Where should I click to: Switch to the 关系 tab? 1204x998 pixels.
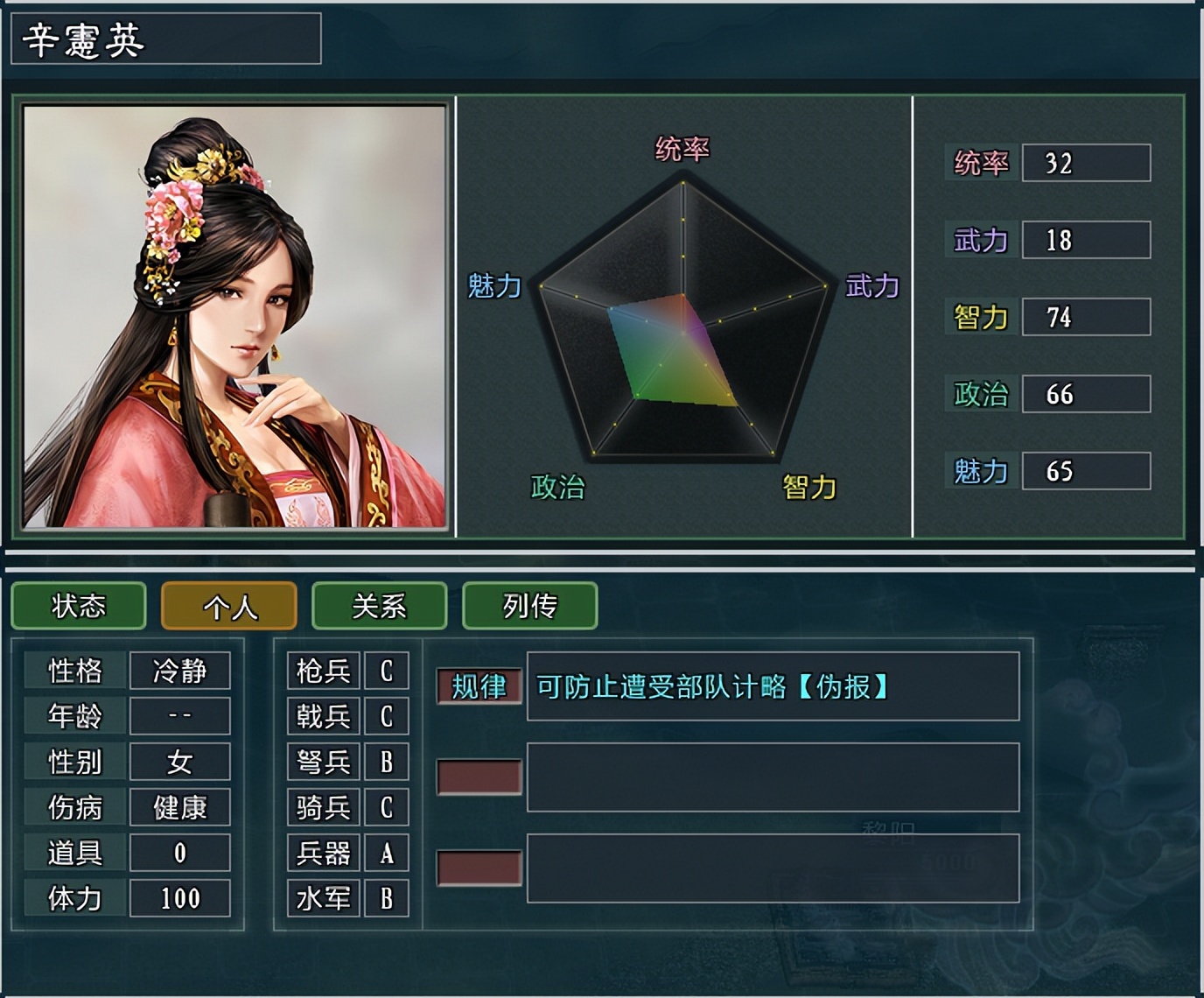point(378,606)
